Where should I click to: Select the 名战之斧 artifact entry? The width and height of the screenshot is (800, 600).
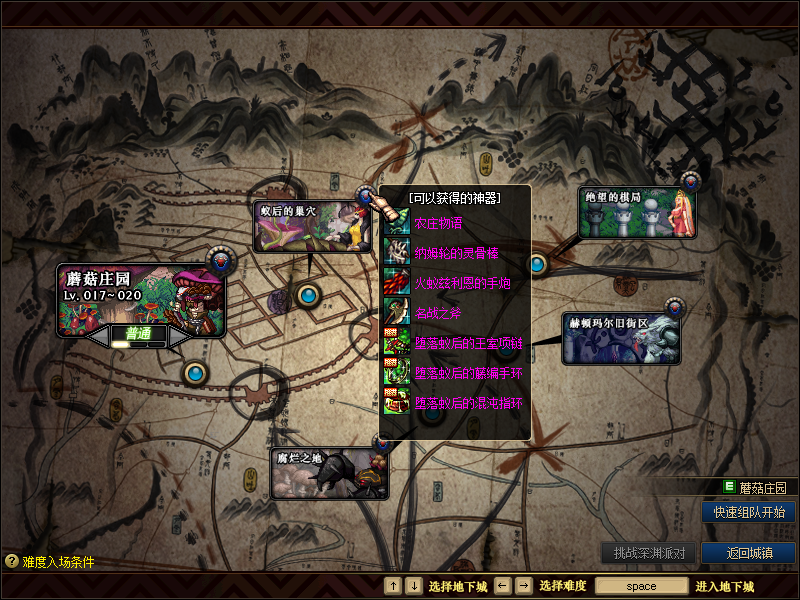(440, 313)
